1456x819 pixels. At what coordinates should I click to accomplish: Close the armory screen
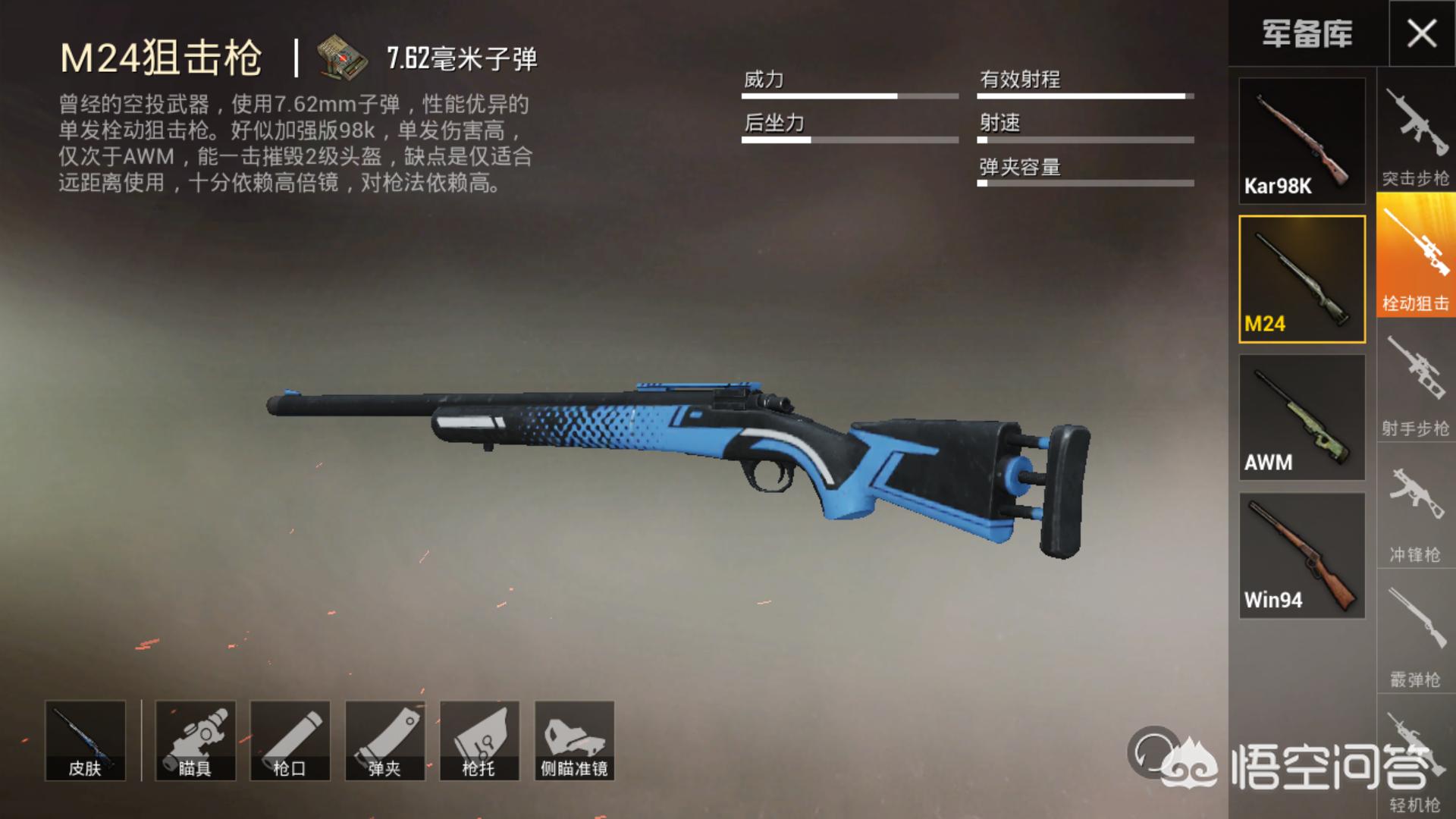1421,33
